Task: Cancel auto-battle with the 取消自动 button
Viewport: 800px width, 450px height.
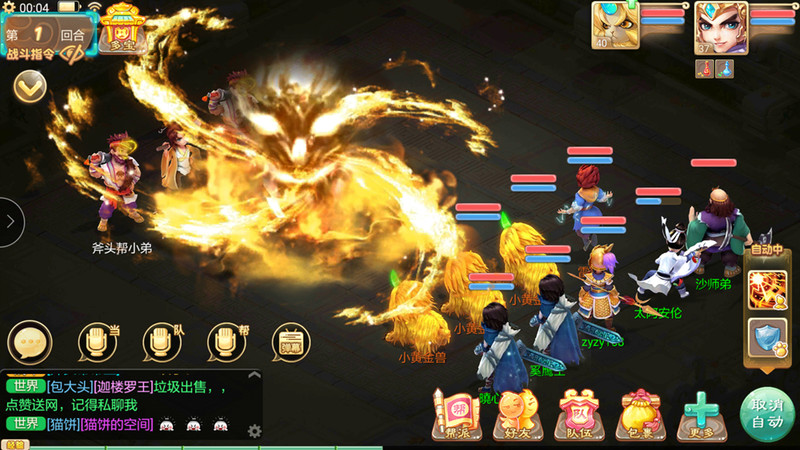Action: click(765, 412)
